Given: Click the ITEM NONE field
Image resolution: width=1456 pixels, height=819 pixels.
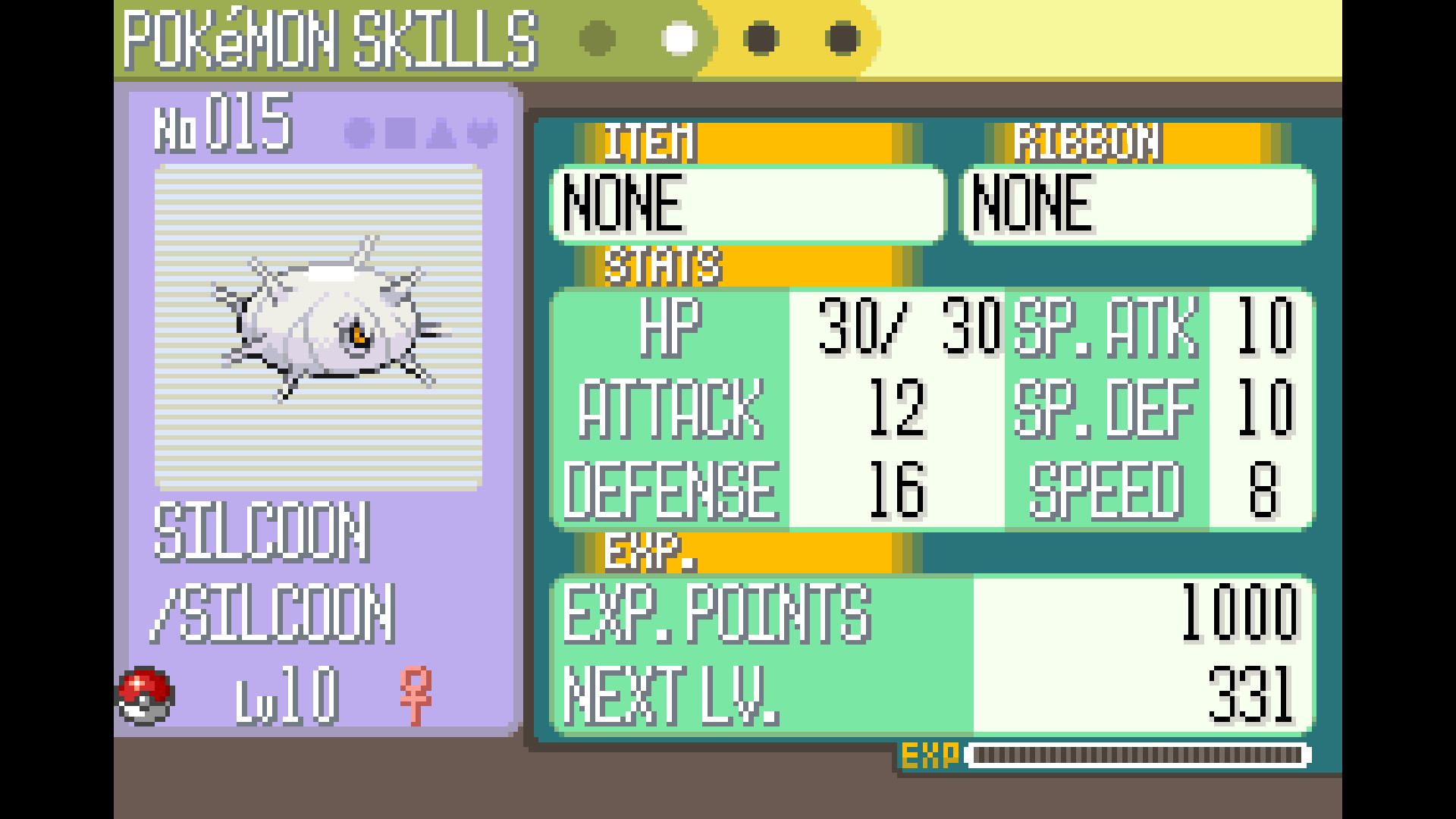Looking at the screenshot, I should [x=747, y=202].
